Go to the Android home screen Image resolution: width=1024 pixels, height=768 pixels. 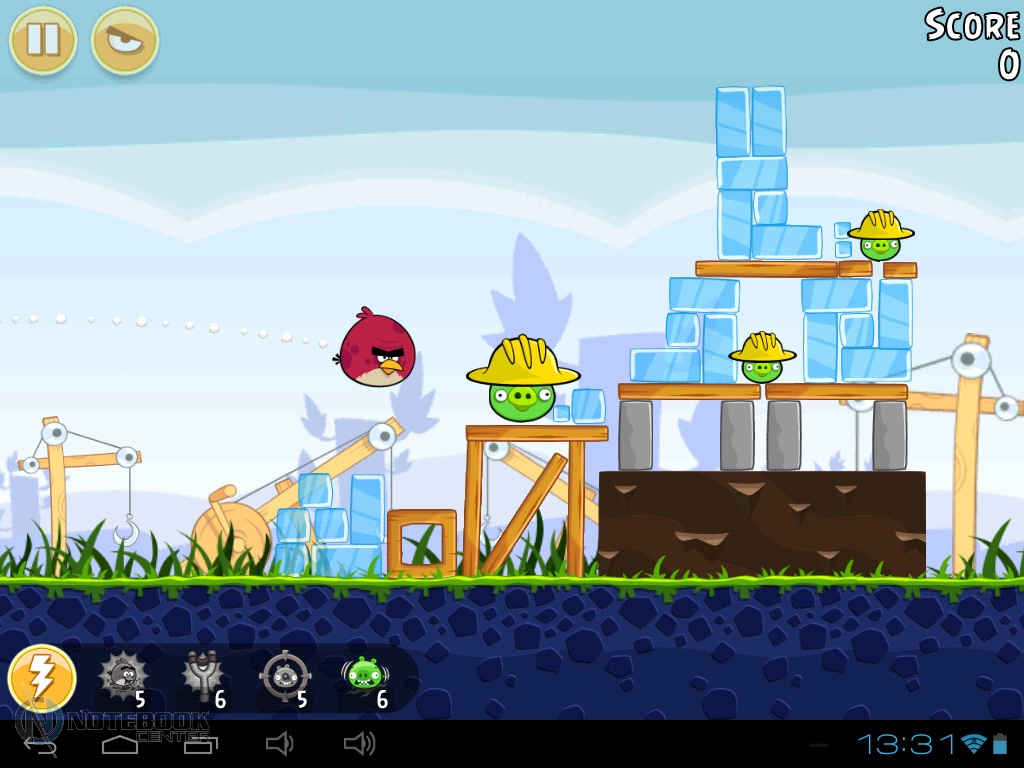click(120, 744)
